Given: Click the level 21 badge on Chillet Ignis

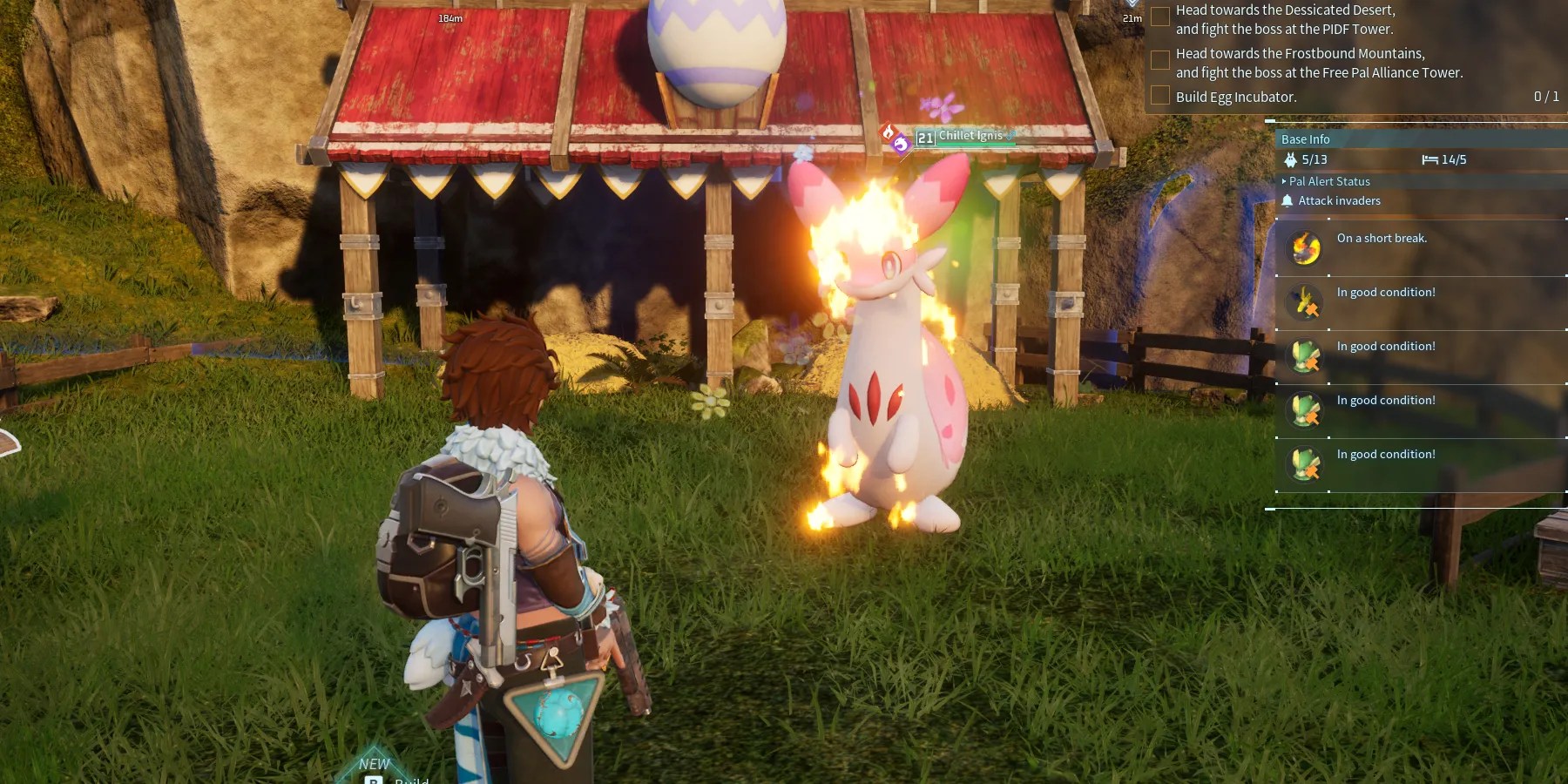Looking at the screenshot, I should (924, 136).
